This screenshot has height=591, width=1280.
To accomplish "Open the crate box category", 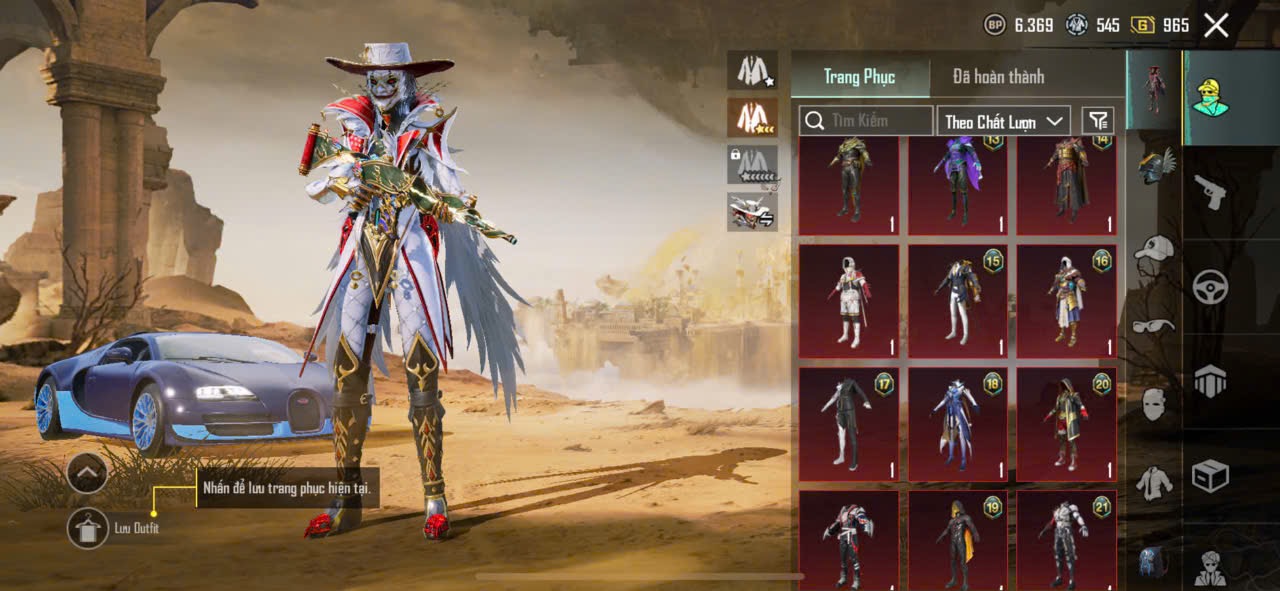I will click(x=1210, y=476).
